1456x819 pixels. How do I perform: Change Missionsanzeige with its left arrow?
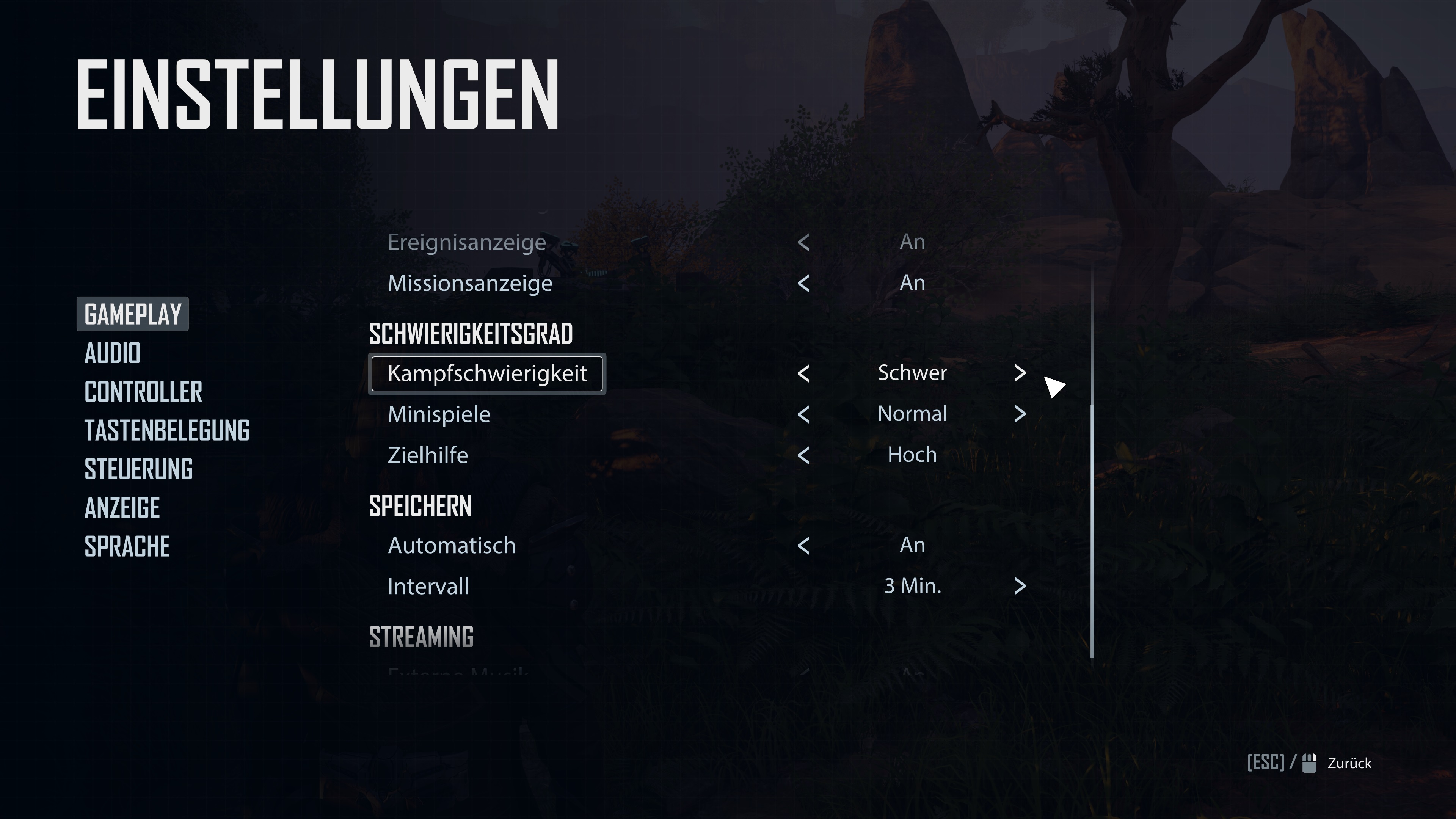[x=803, y=283]
